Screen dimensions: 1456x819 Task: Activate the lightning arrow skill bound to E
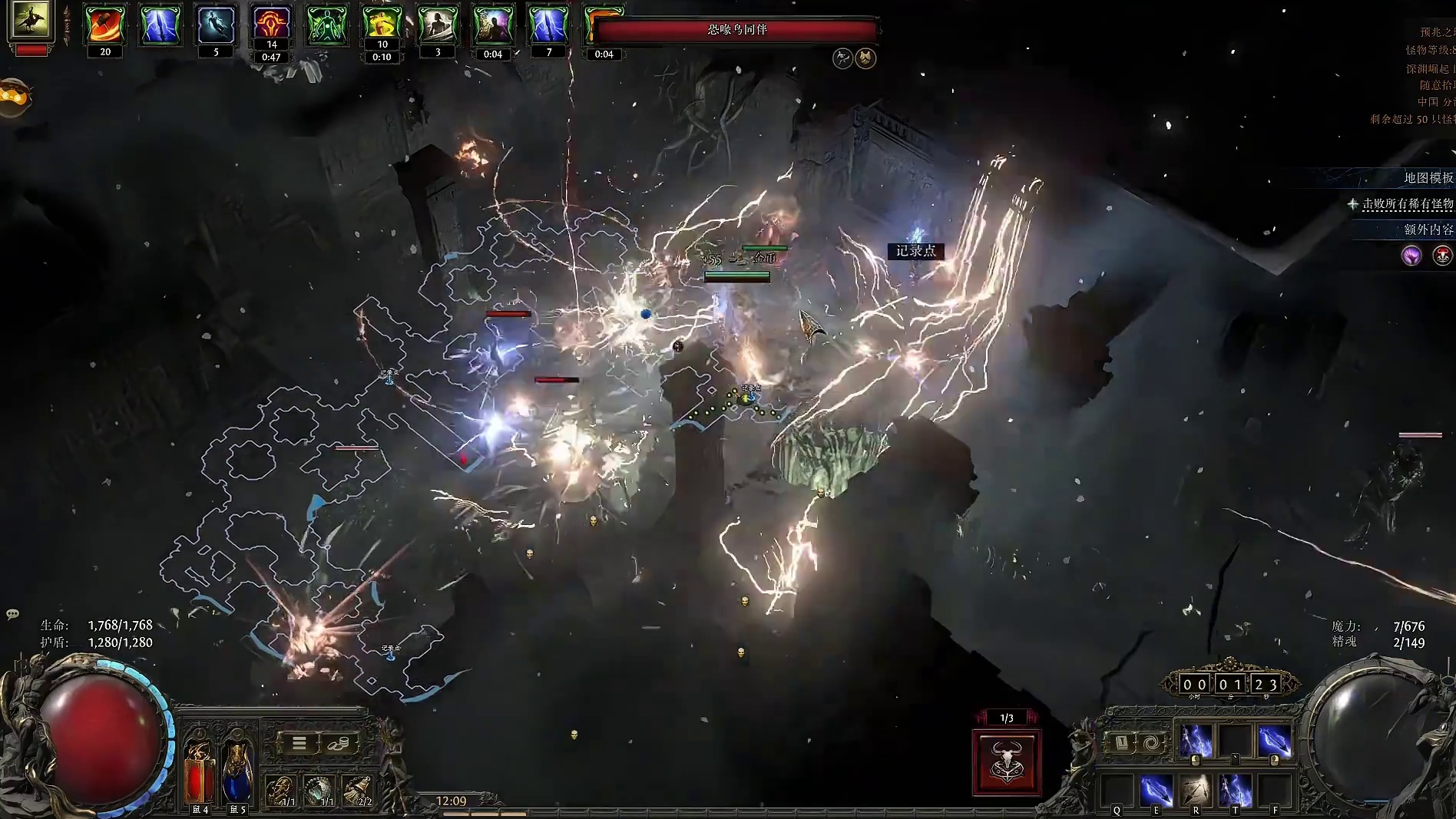tap(1156, 790)
